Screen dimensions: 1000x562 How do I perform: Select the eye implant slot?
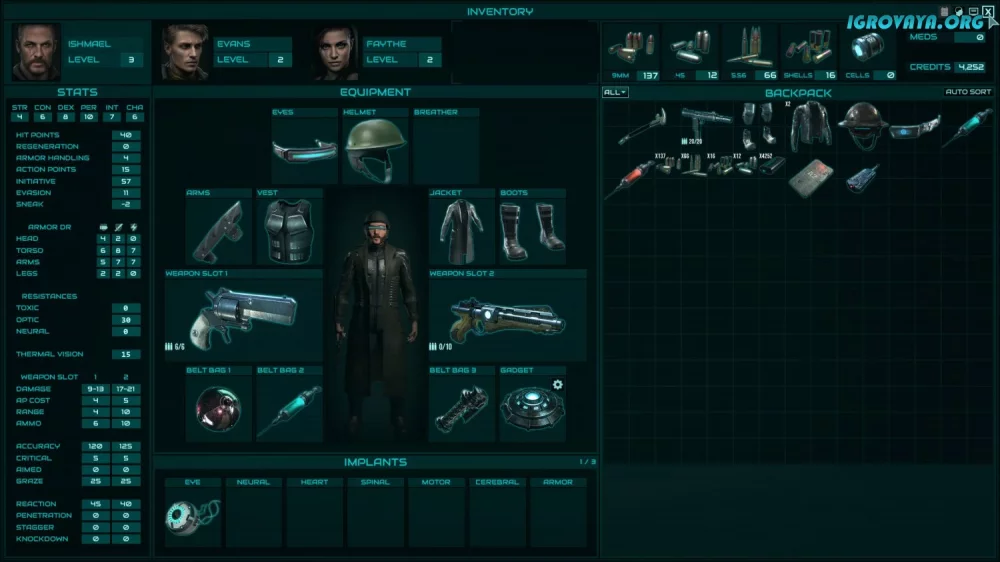pyautogui.click(x=193, y=517)
